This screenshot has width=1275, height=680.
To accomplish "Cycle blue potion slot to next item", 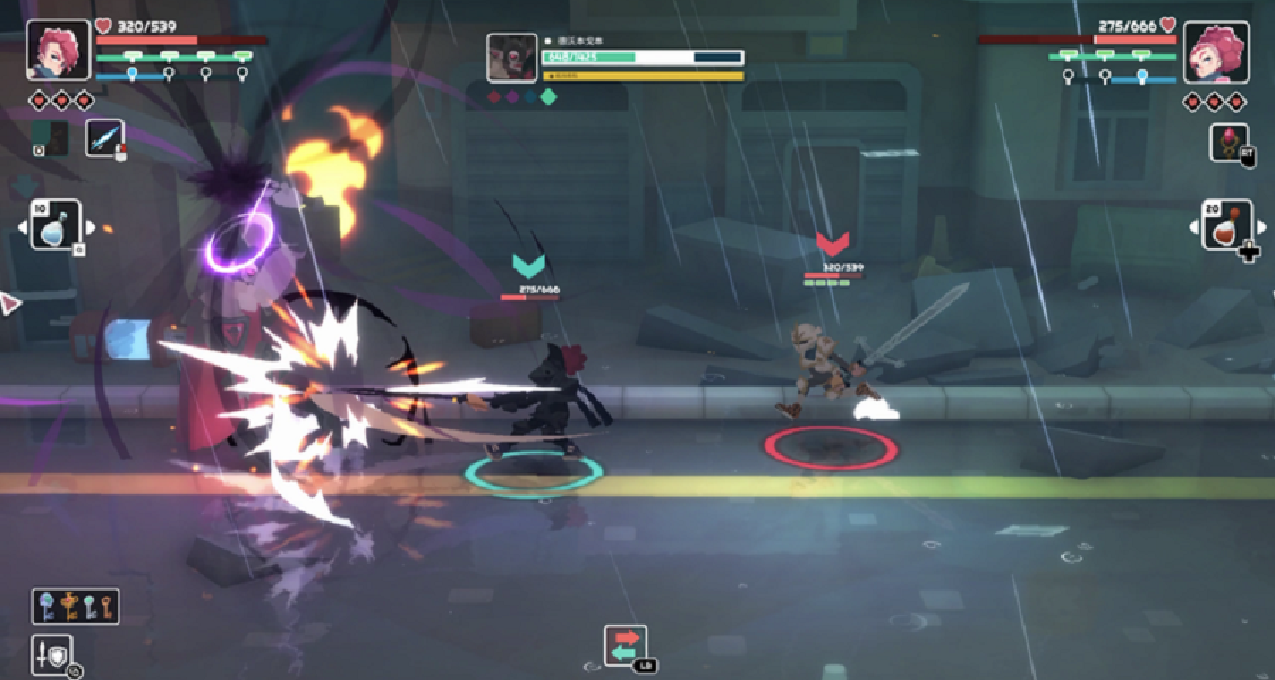I will [90, 226].
